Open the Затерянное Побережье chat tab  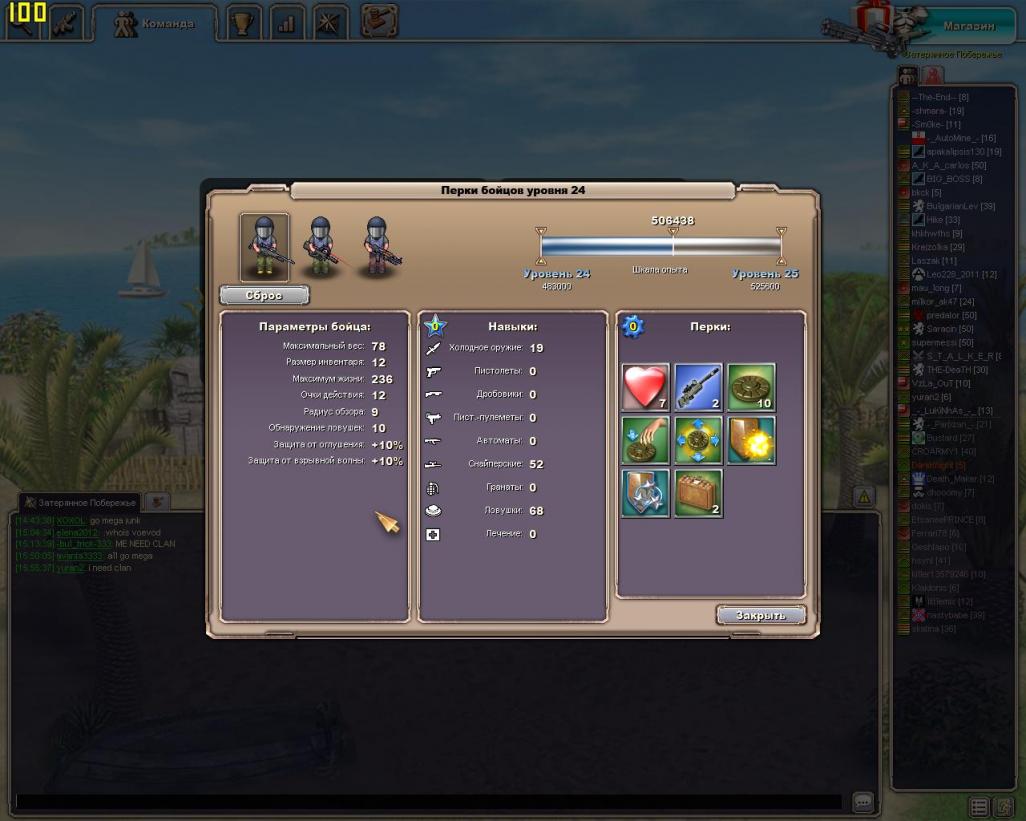point(82,502)
